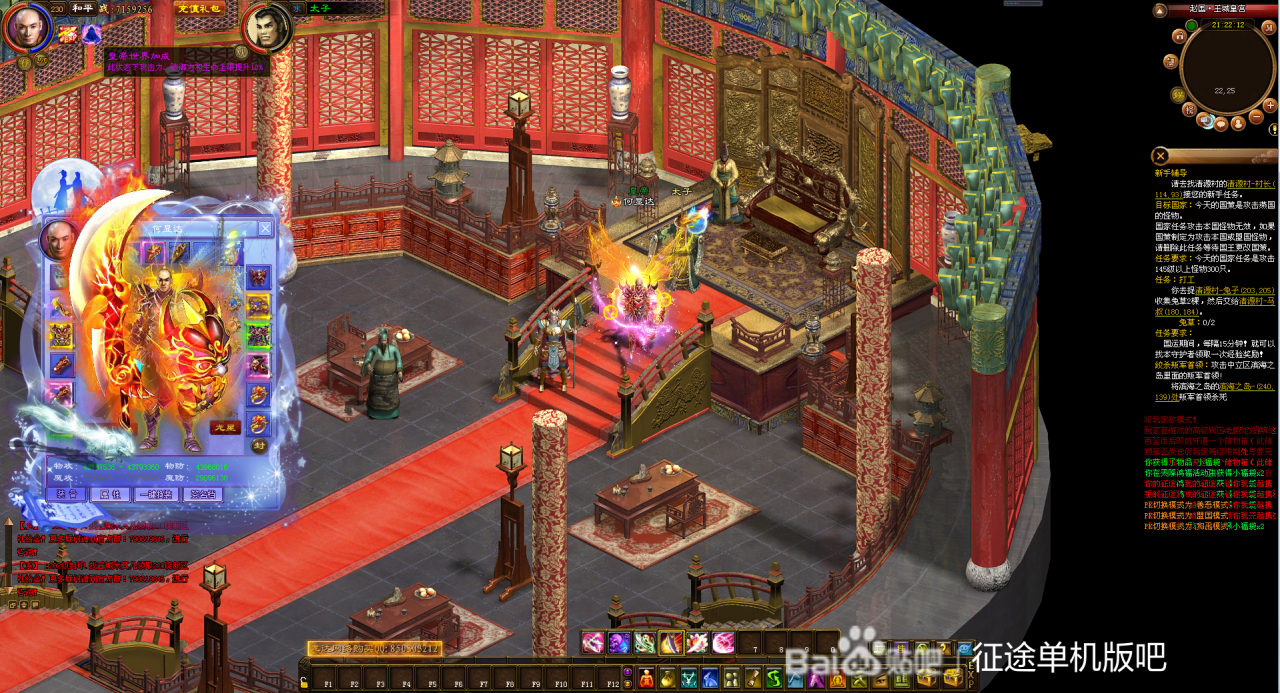Collapse the minimap with the arrow button
This screenshot has width=1280, height=693.
1160,10
